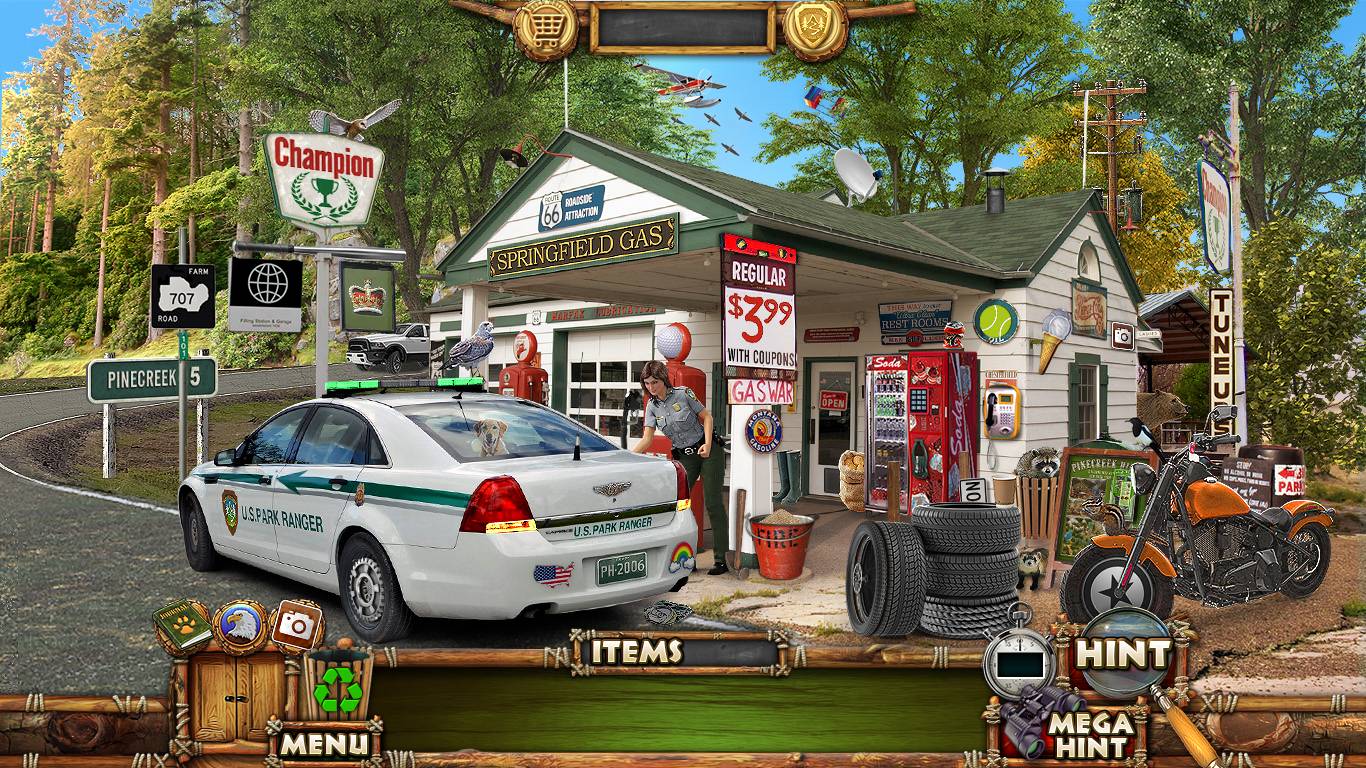Click the Items list label
This screenshot has width=1366, height=768.
click(637, 652)
